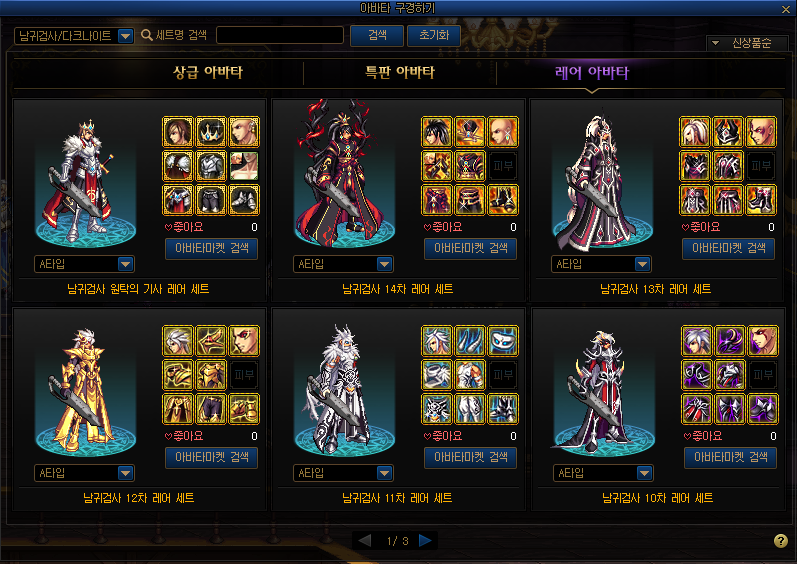Switch to the 상급 아바타 tab
This screenshot has height=564, width=797.
tap(208, 73)
